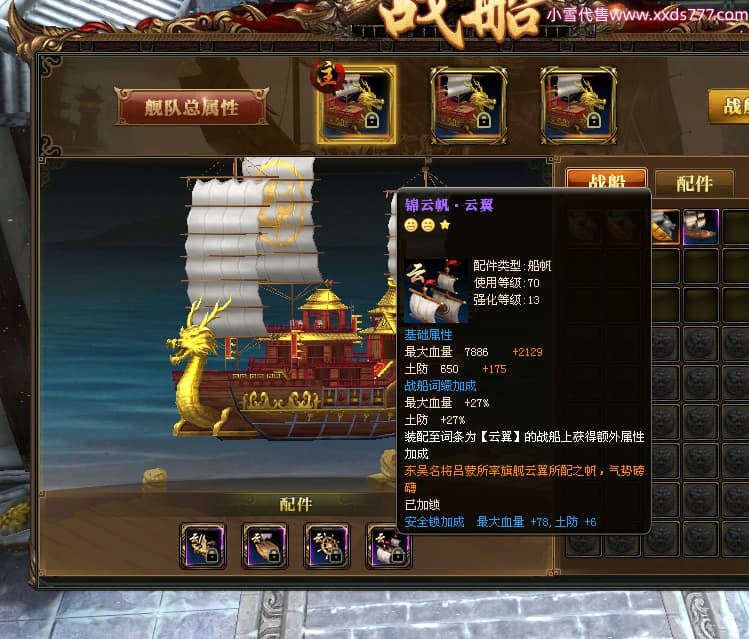Select the equipped ship hull accessory slot

(265, 546)
